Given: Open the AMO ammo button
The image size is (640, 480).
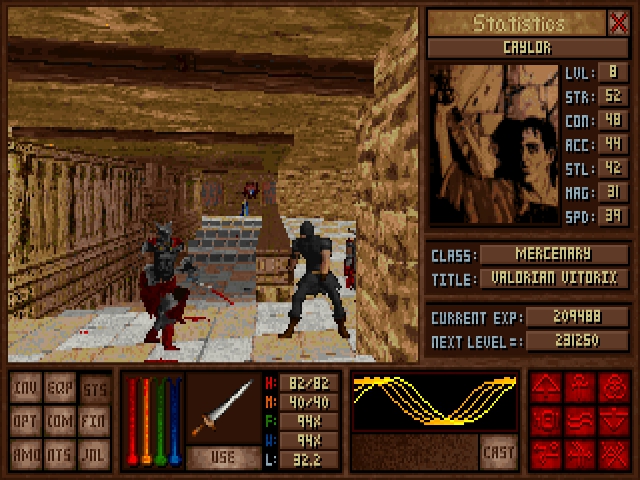Looking at the screenshot, I should coord(26,455).
